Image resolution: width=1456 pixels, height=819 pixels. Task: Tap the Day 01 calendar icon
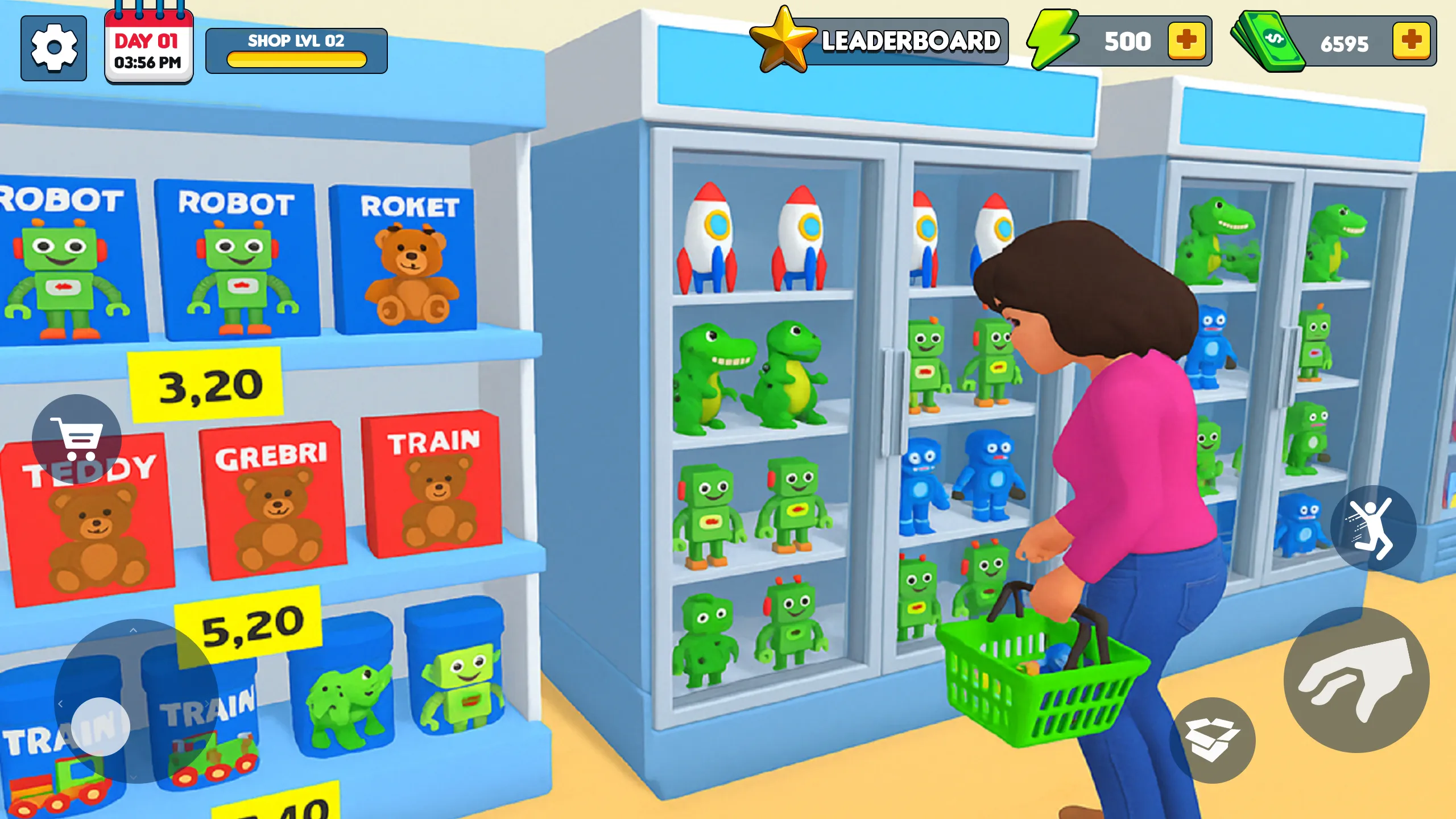147,45
